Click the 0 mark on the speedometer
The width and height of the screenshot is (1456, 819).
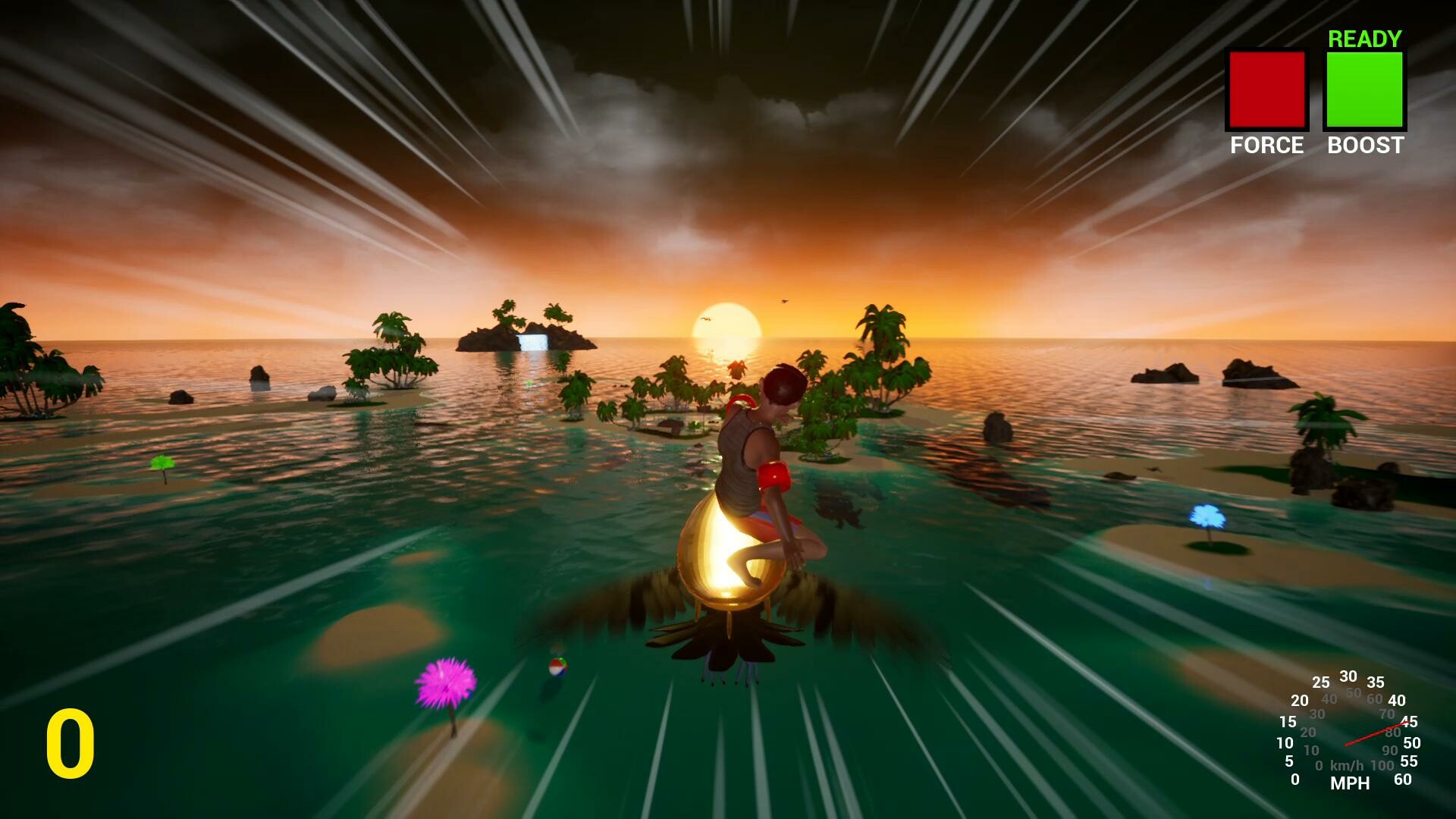click(1295, 780)
